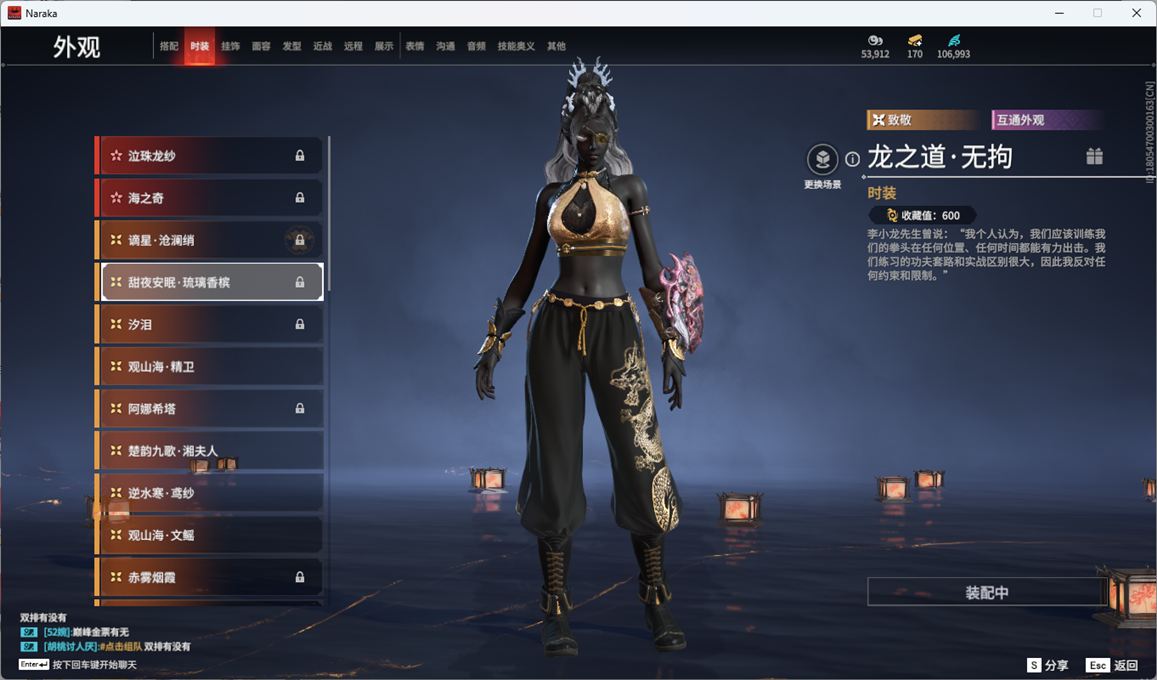Open the gift icon beside outfit name
Viewport: 1157px width, 680px height.
(1095, 156)
